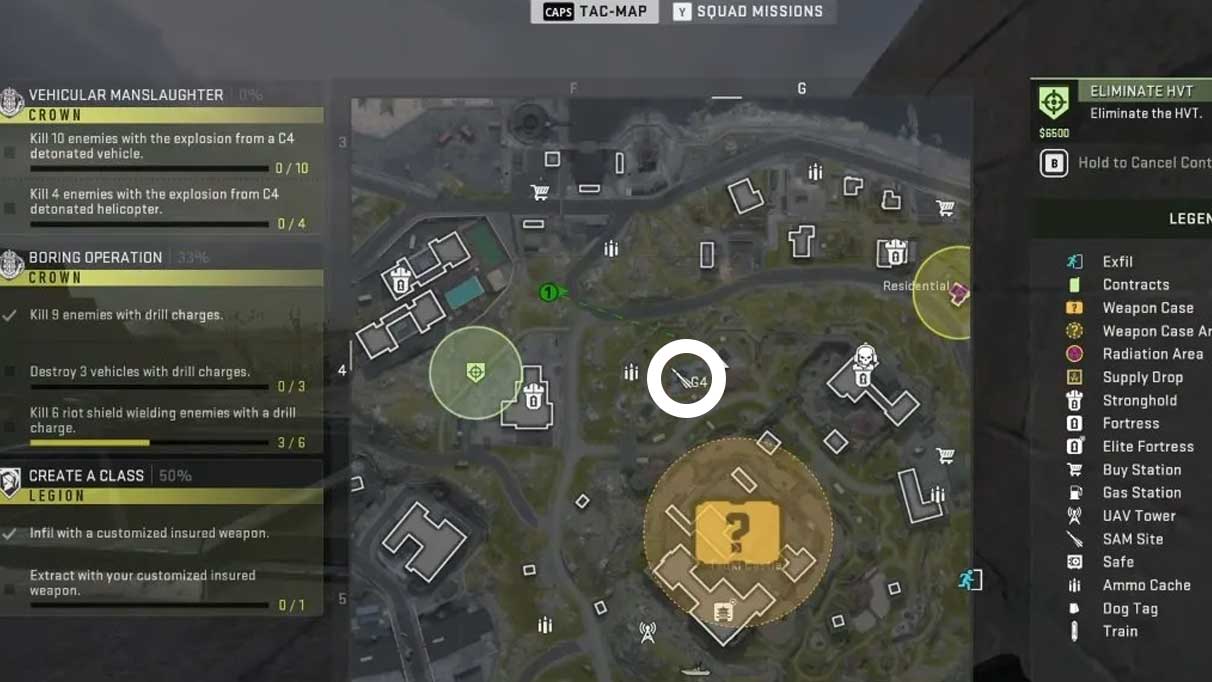
Task: Switch to the TAC-MAP tab
Action: [595, 12]
